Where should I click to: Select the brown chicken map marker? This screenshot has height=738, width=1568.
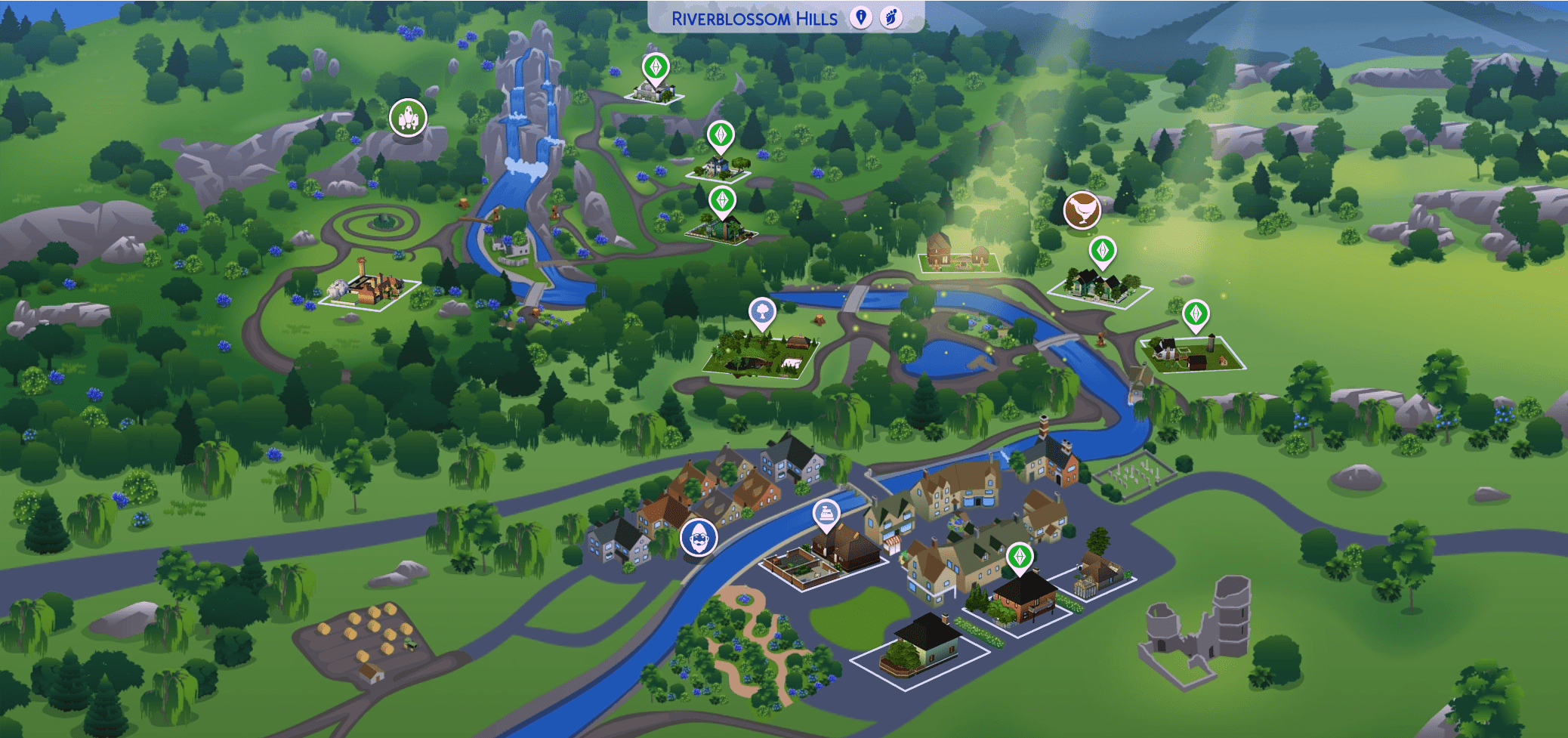[x=1082, y=209]
